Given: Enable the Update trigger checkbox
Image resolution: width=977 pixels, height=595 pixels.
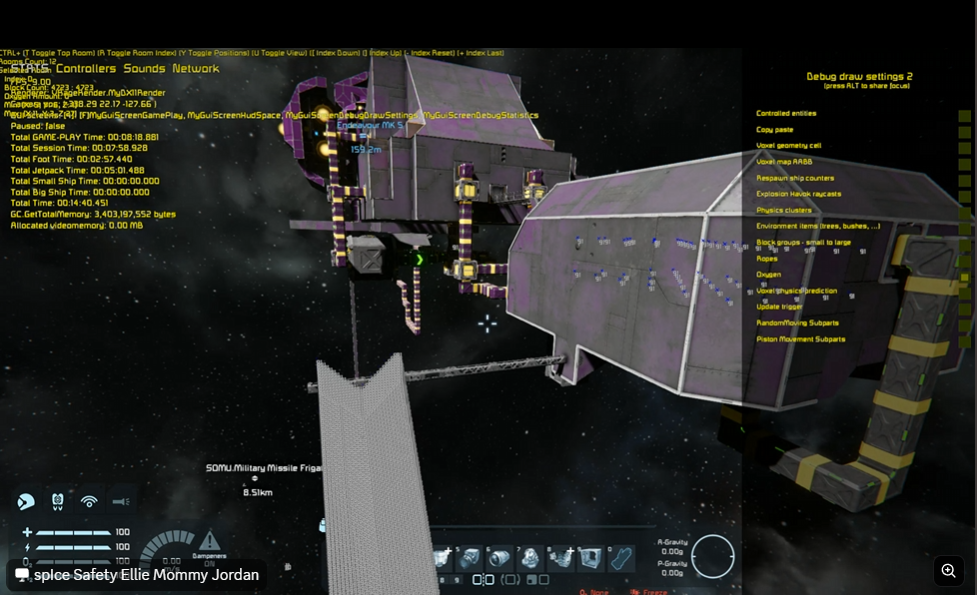Looking at the screenshot, I should (x=964, y=308).
